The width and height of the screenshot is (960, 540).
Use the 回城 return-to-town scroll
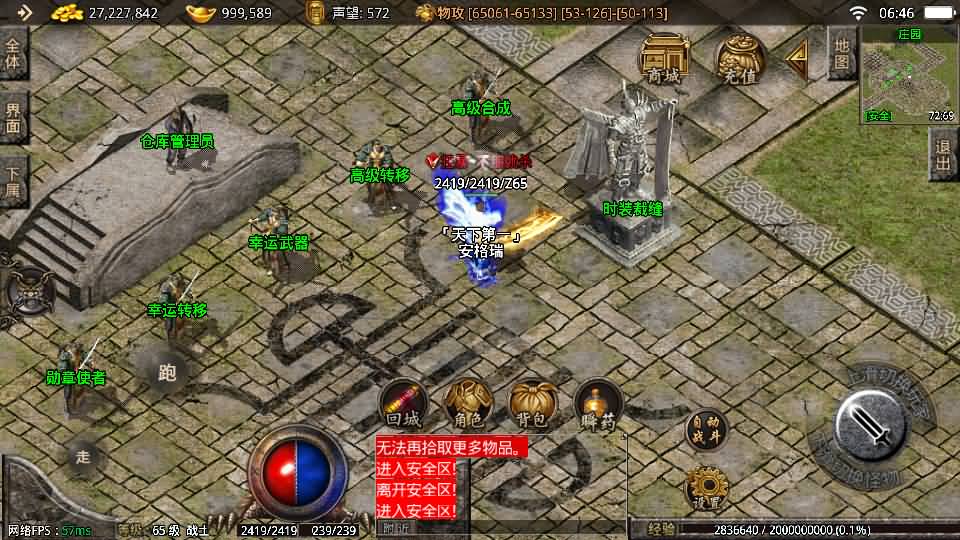(401, 405)
